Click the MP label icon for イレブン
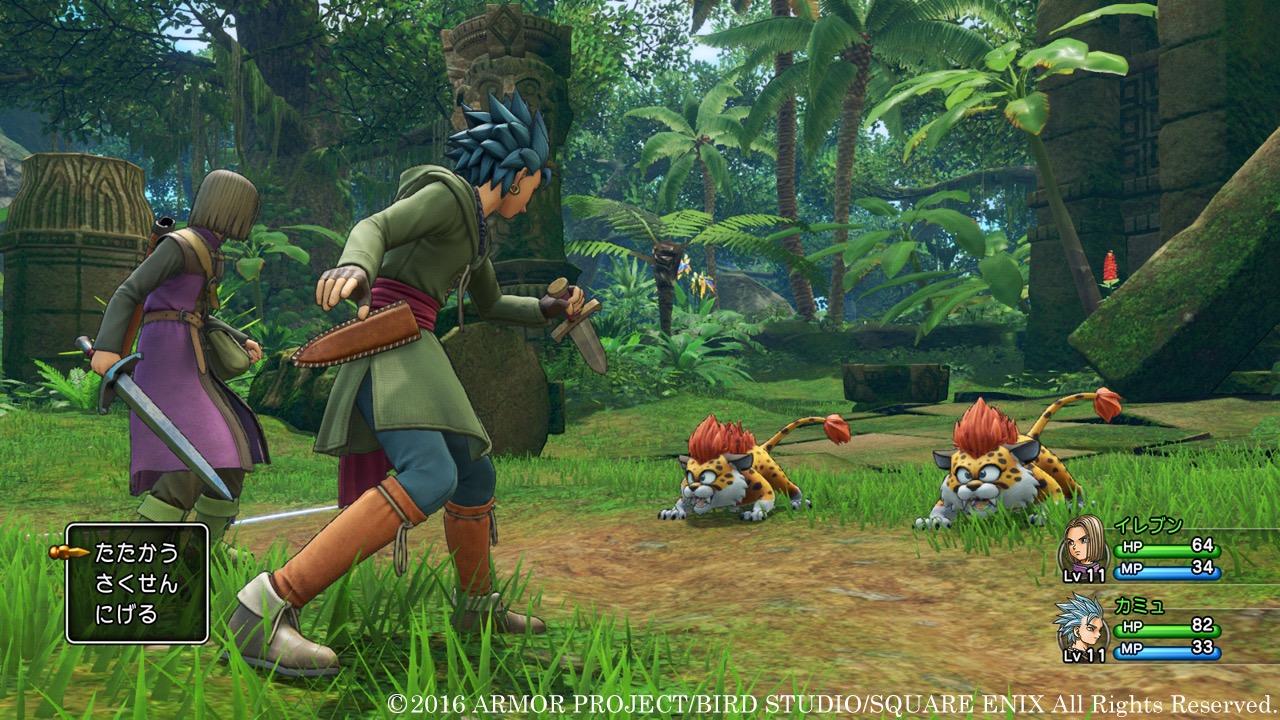This screenshot has height=720, width=1280. [x=1132, y=569]
